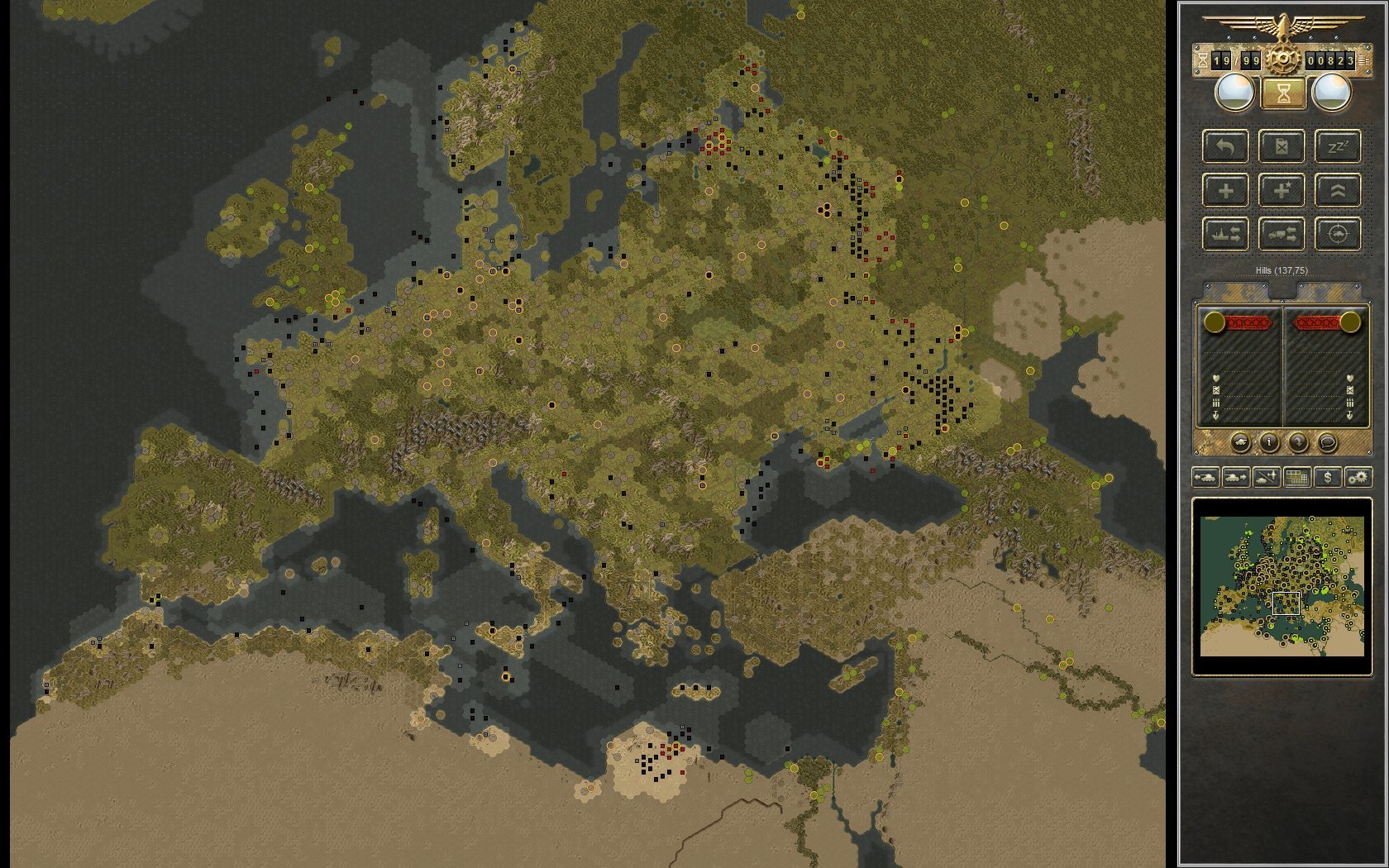Open the purchase screen via dollar icon

pos(1328,477)
